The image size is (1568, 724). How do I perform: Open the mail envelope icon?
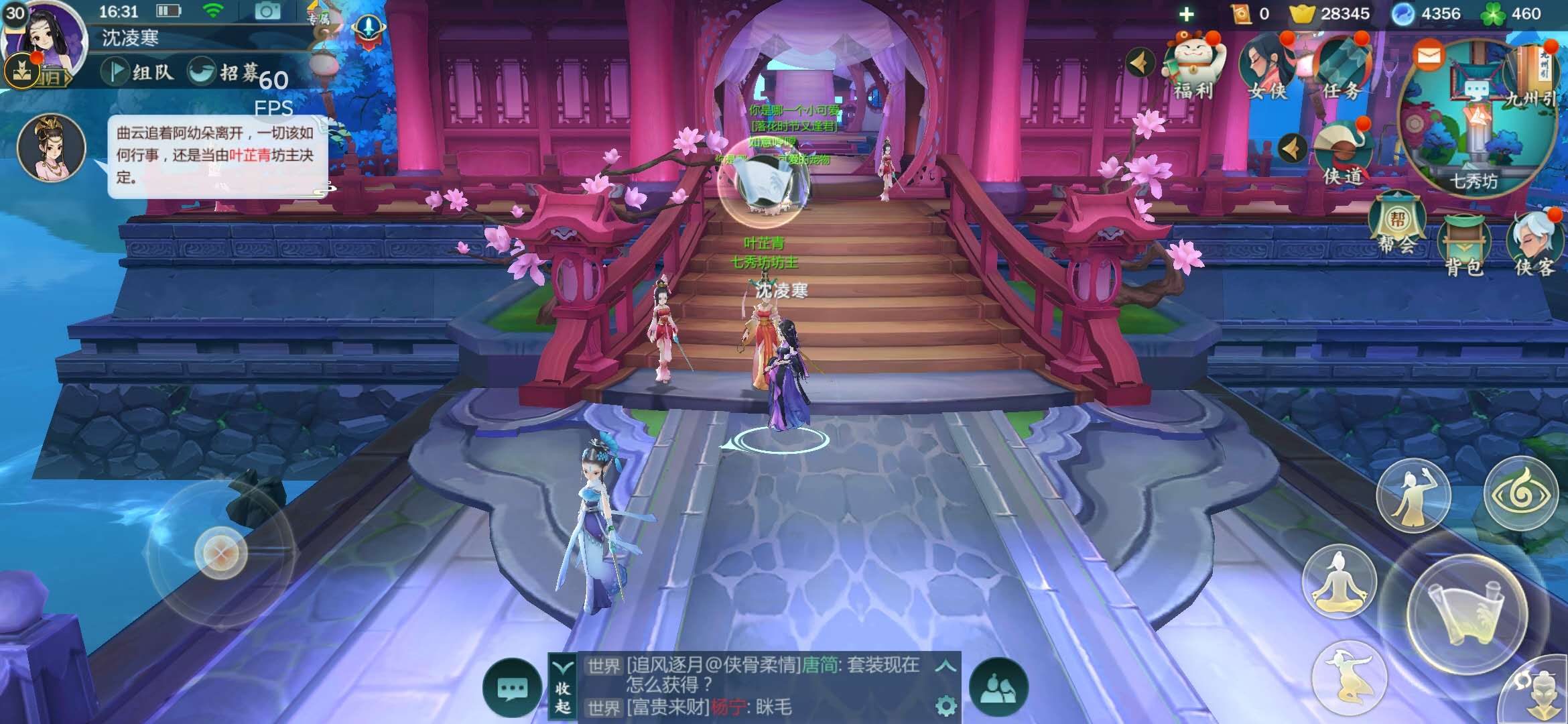coord(1429,55)
